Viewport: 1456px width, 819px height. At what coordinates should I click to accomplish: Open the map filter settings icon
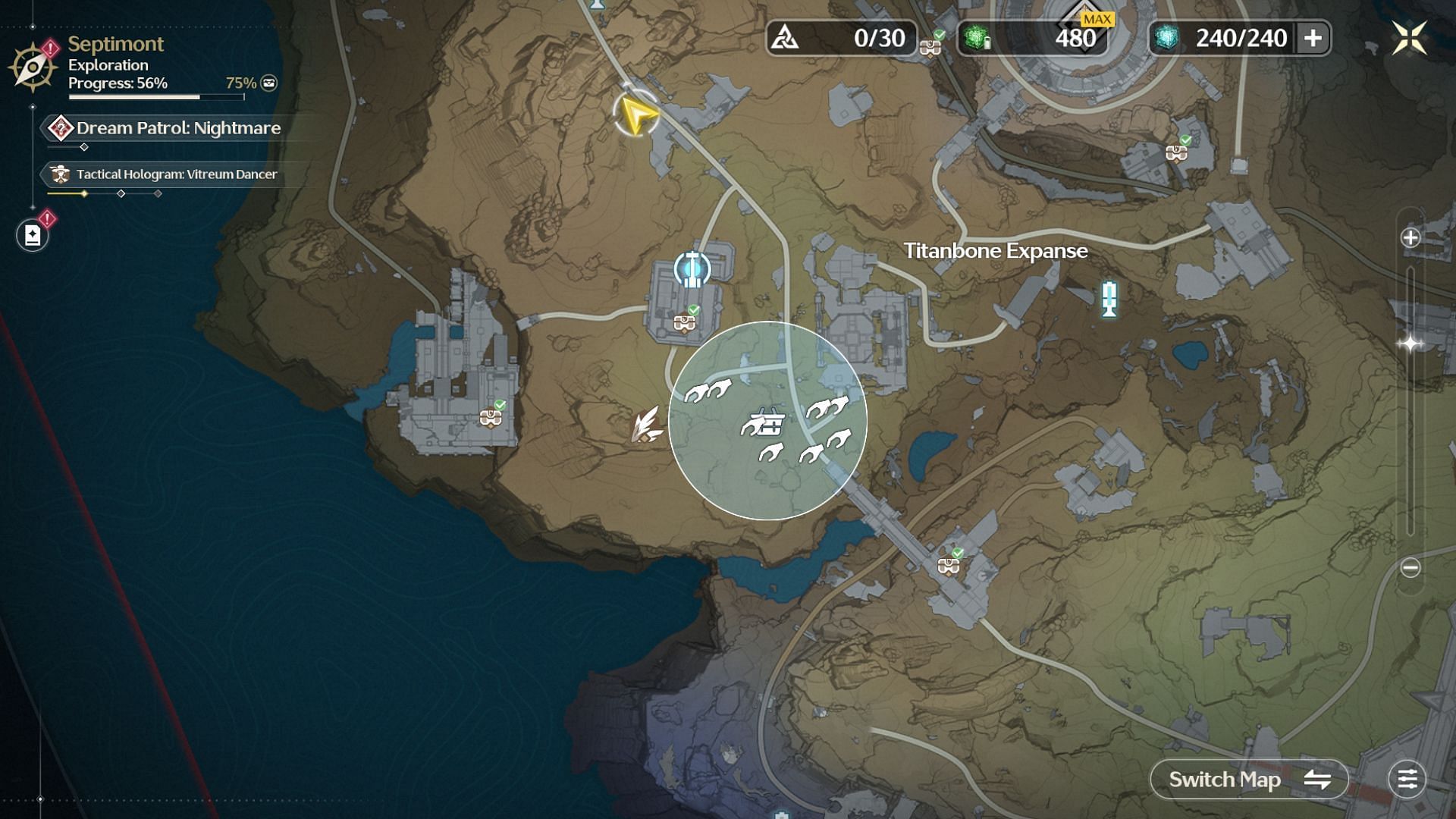(x=1407, y=780)
